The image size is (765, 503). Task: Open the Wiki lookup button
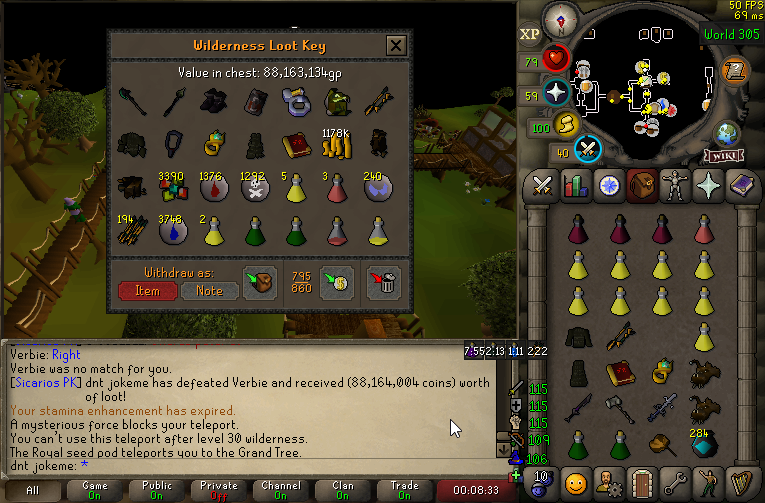[722, 157]
